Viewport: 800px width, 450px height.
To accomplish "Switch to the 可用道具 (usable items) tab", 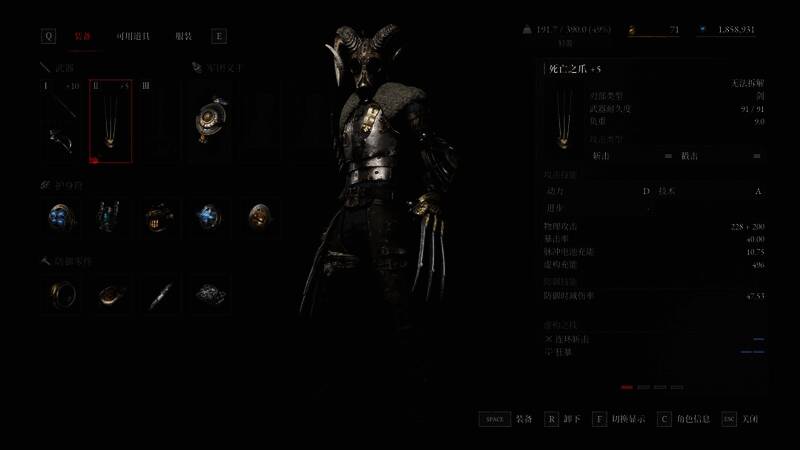I will [x=133, y=36].
